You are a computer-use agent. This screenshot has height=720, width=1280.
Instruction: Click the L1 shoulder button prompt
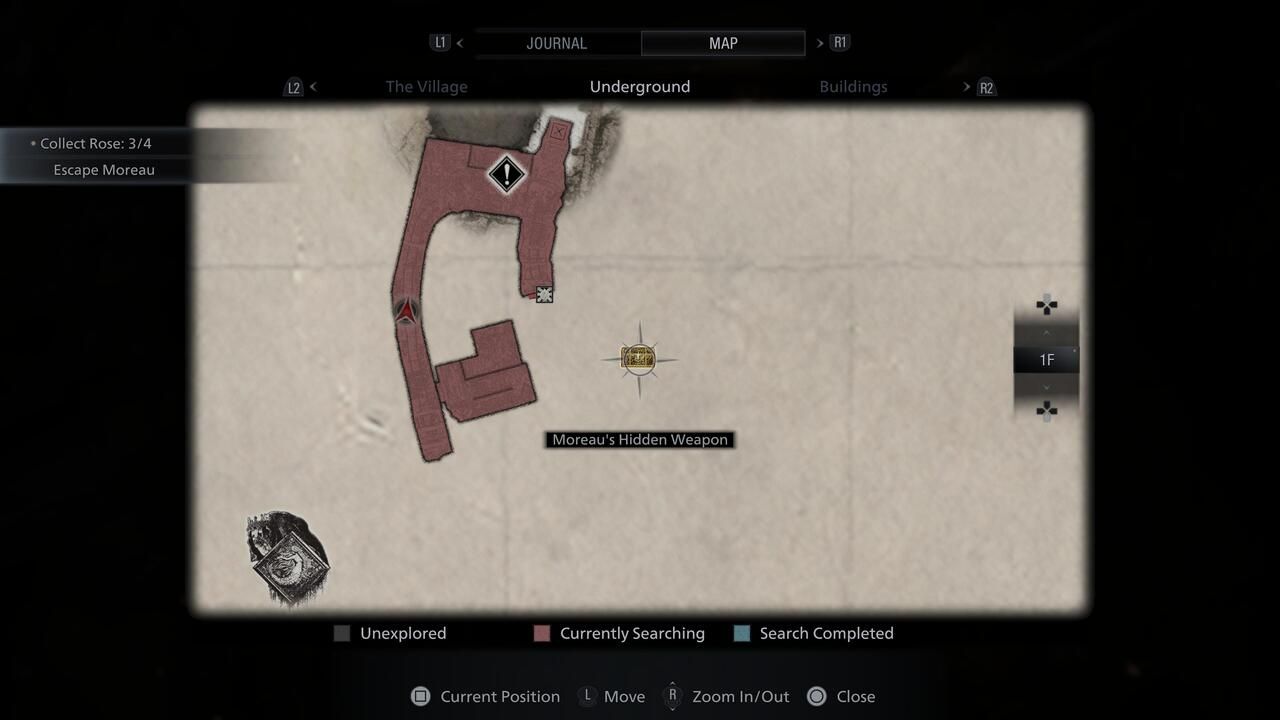point(440,42)
